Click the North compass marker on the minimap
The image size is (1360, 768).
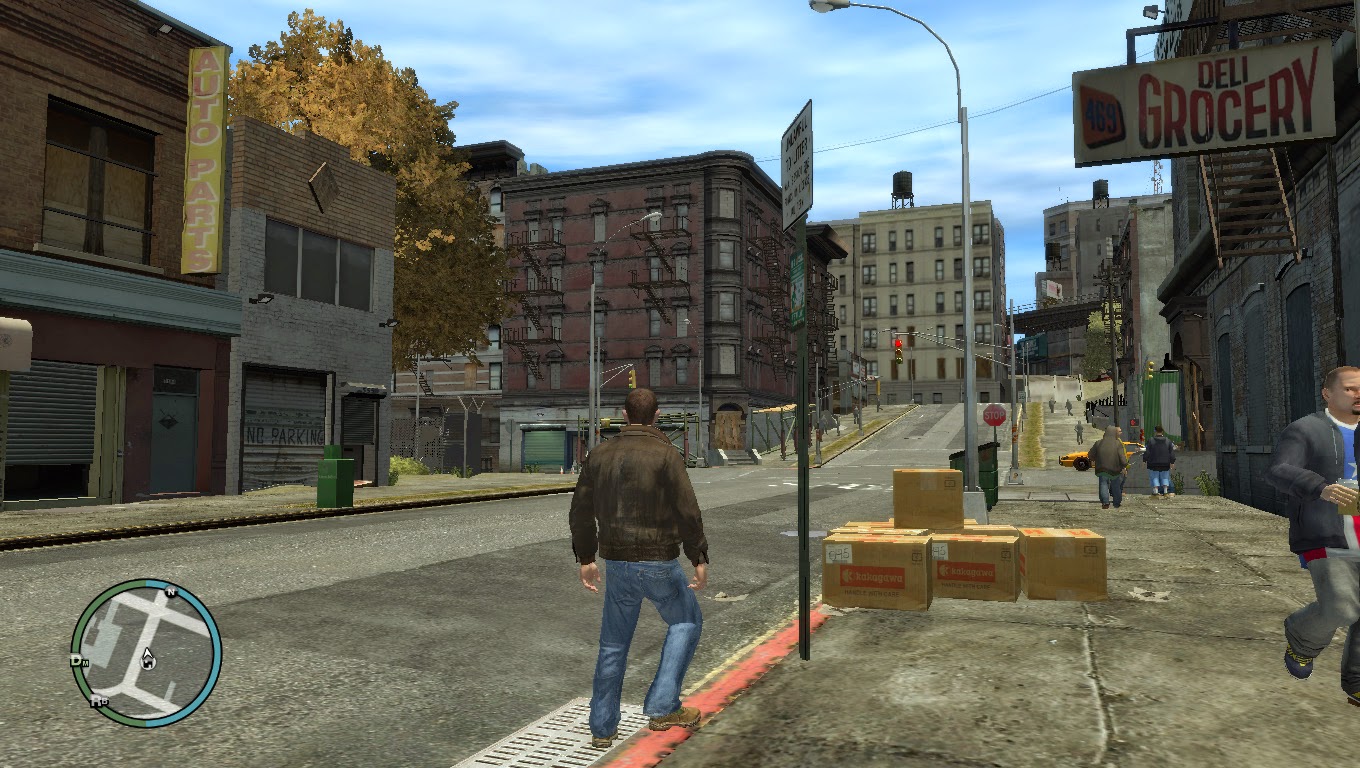coord(171,592)
